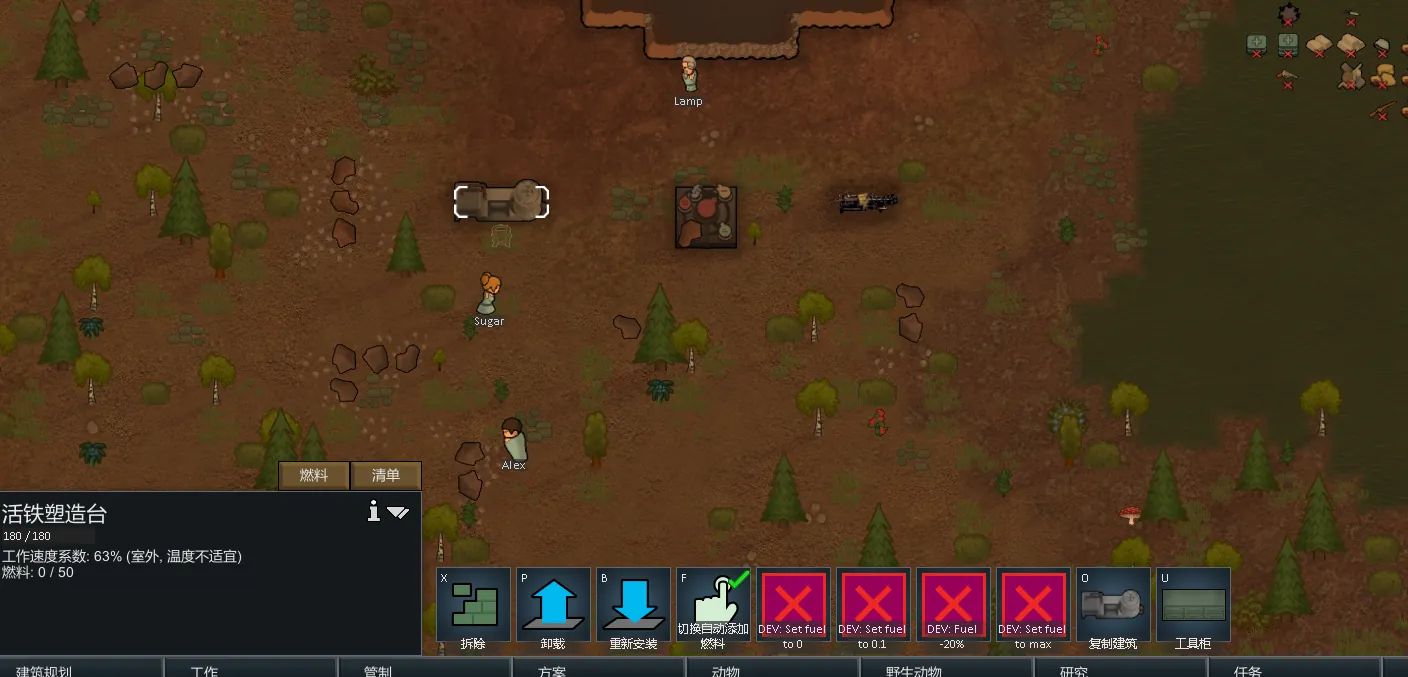Select the 复制建筑 (copy building) command
Viewport: 1408px width, 677px height.
coord(1113,605)
